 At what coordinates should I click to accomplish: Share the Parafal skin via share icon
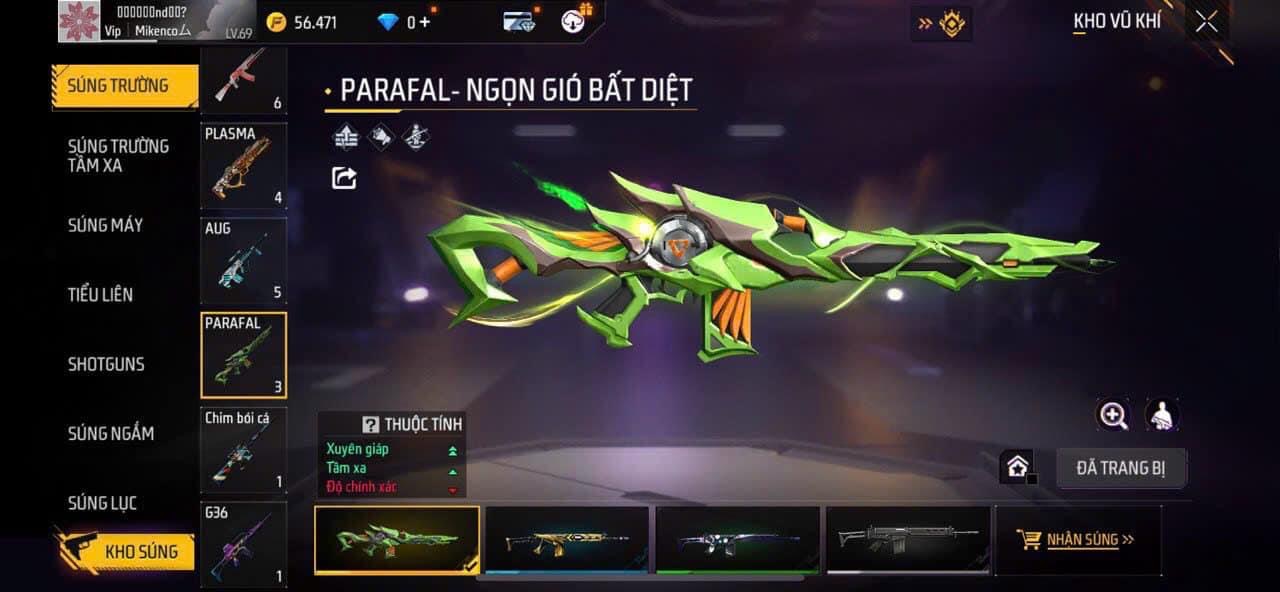344,178
